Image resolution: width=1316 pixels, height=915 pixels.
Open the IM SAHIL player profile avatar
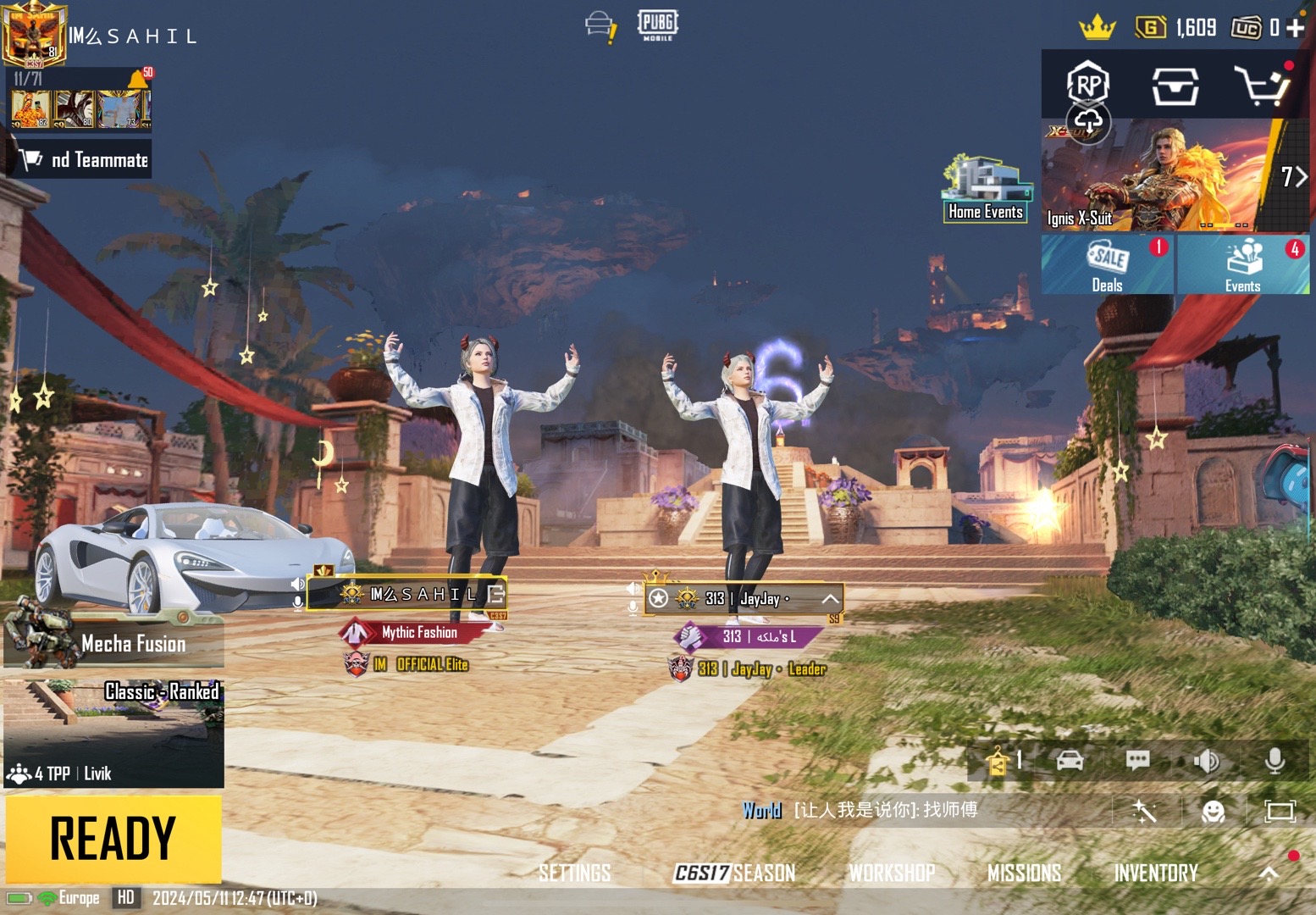[x=34, y=34]
